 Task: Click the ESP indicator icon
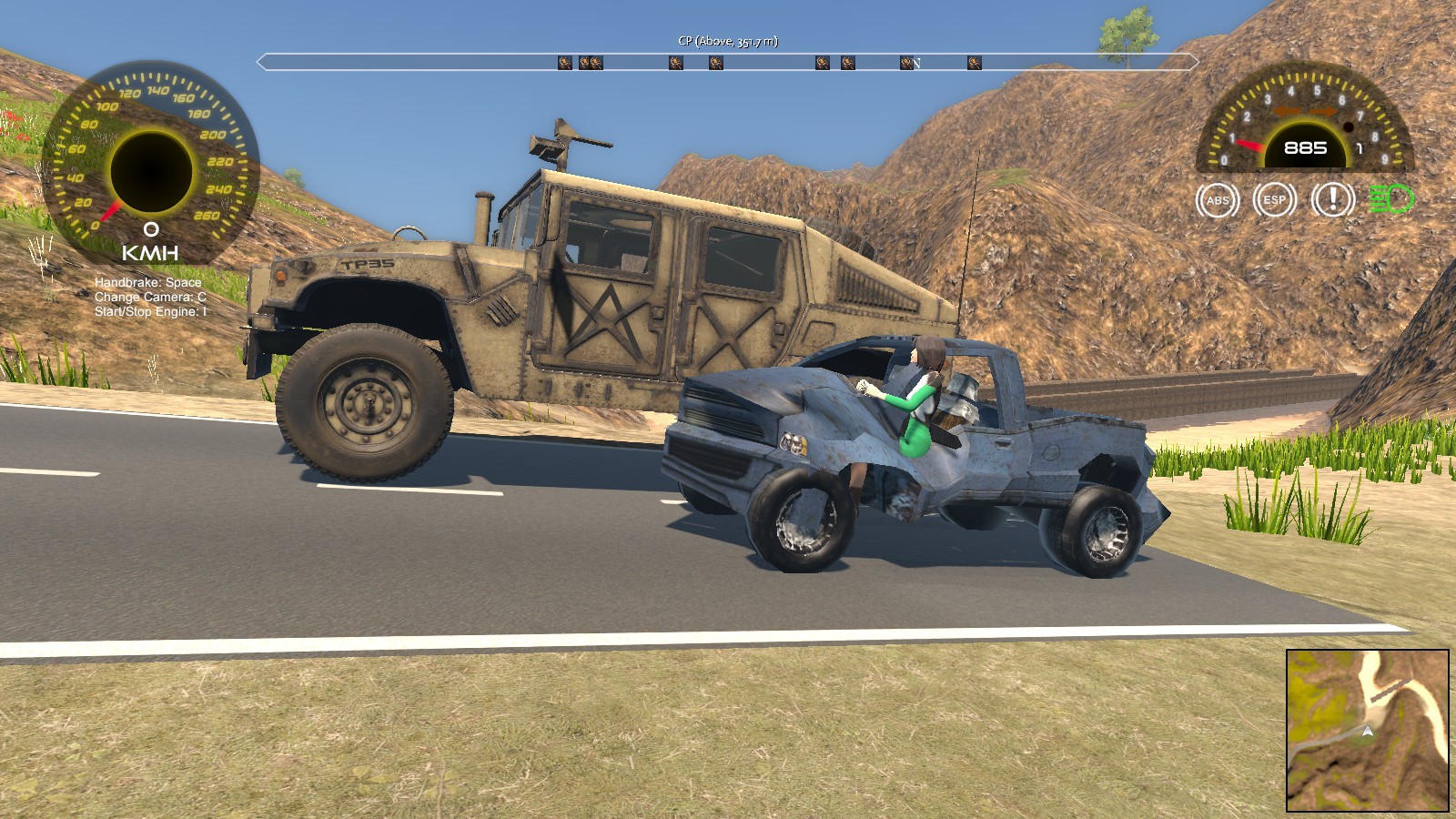pyautogui.click(x=1274, y=201)
